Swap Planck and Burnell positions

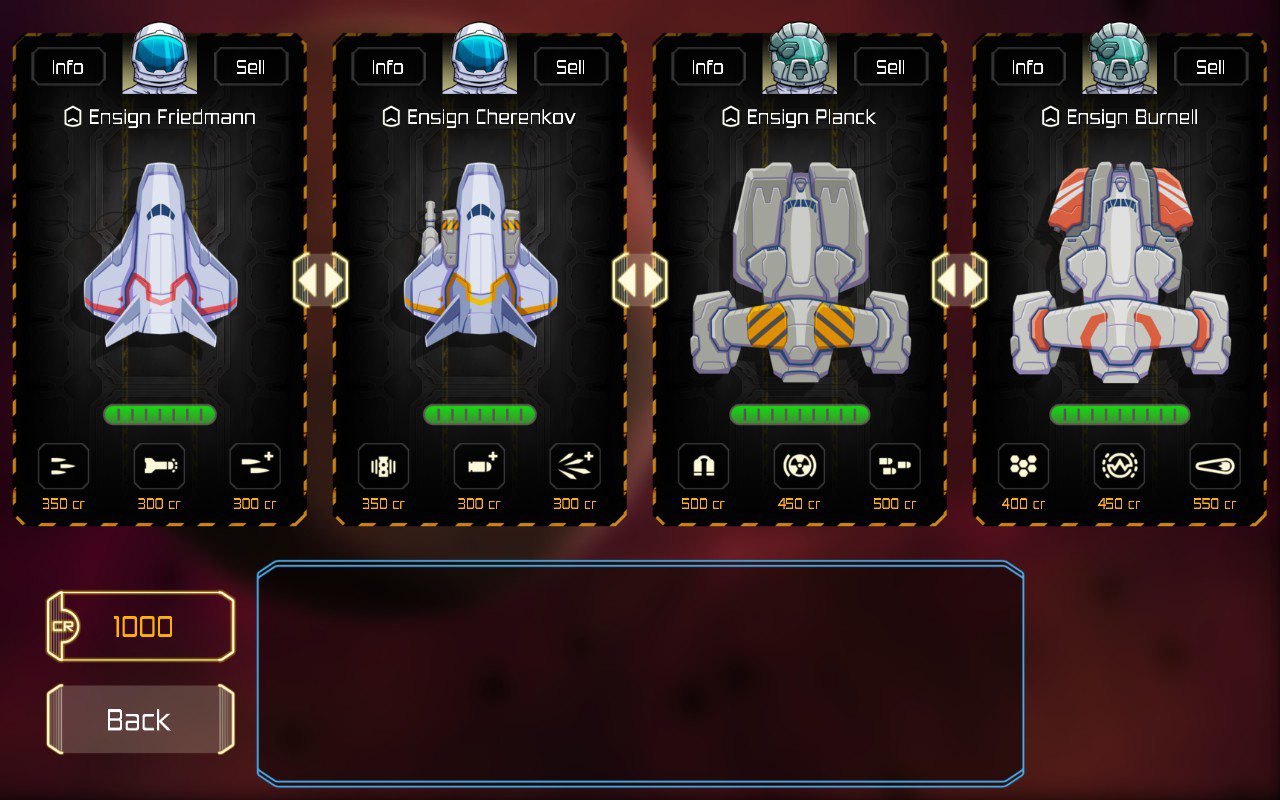tap(960, 280)
